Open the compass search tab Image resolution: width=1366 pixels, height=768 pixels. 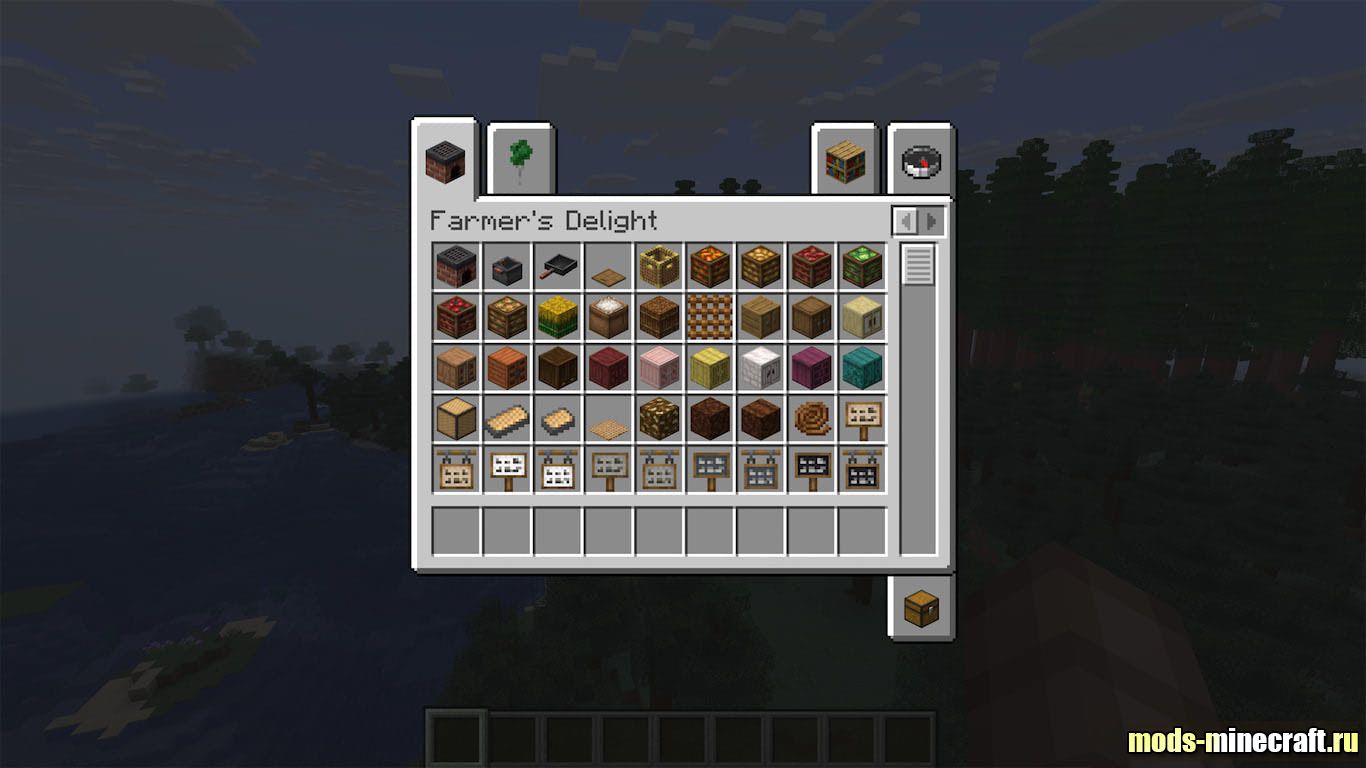(x=921, y=160)
